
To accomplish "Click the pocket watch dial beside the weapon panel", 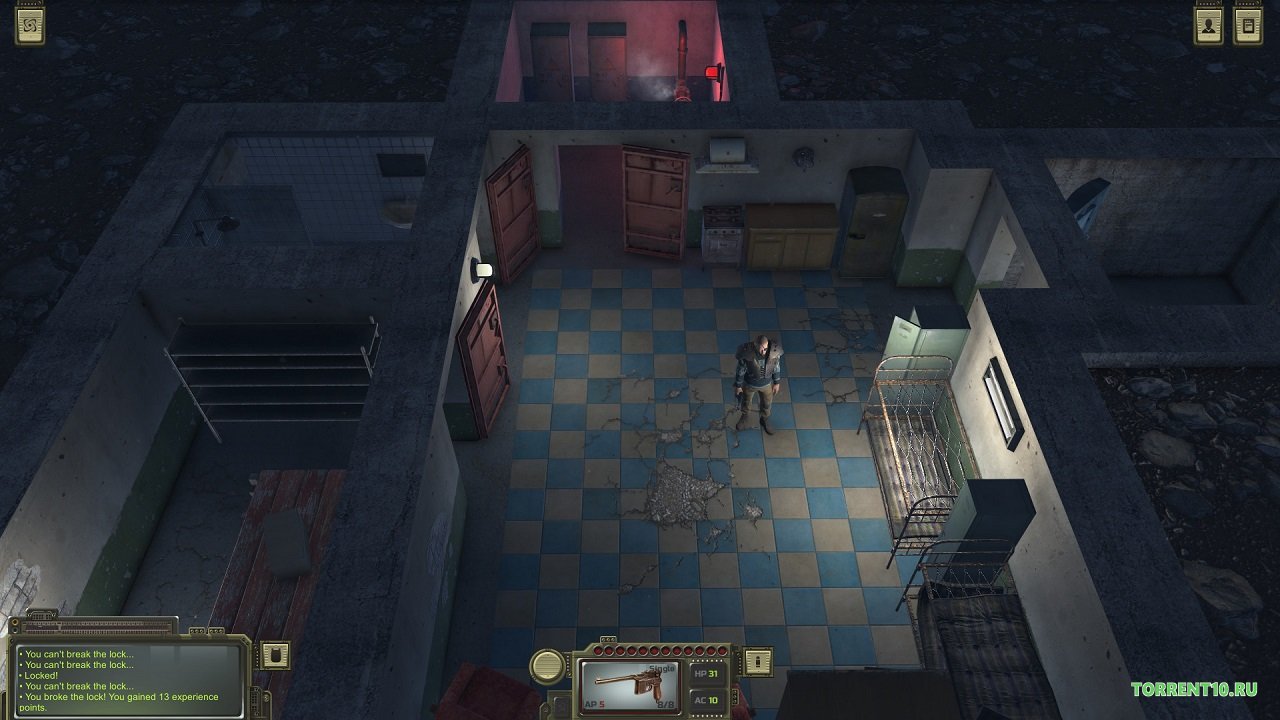I will pyautogui.click(x=547, y=666).
